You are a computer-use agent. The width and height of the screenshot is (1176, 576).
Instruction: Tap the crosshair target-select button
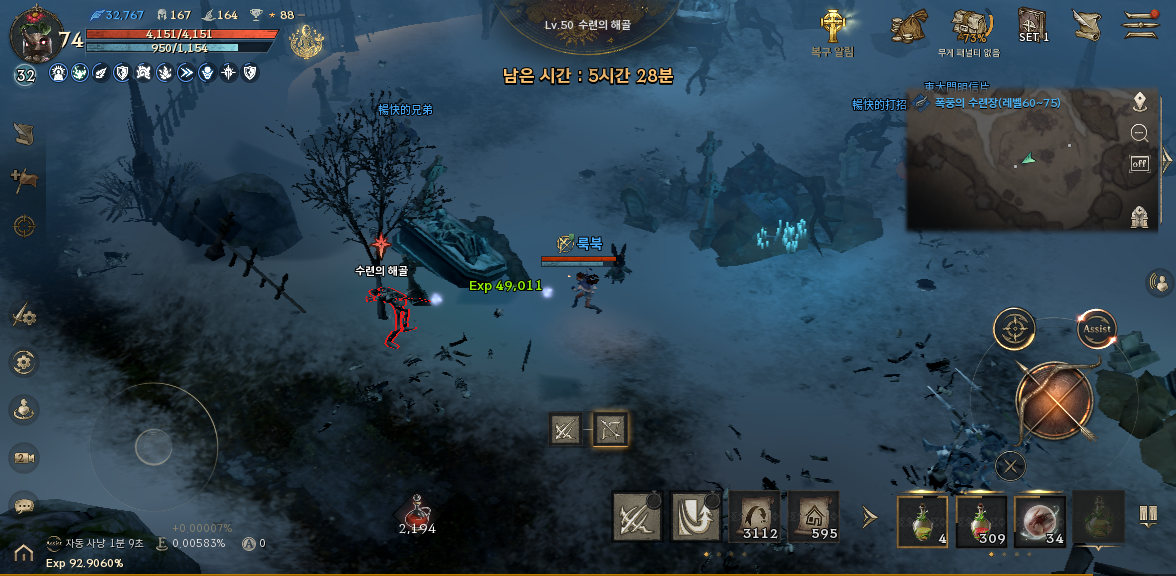1014,328
